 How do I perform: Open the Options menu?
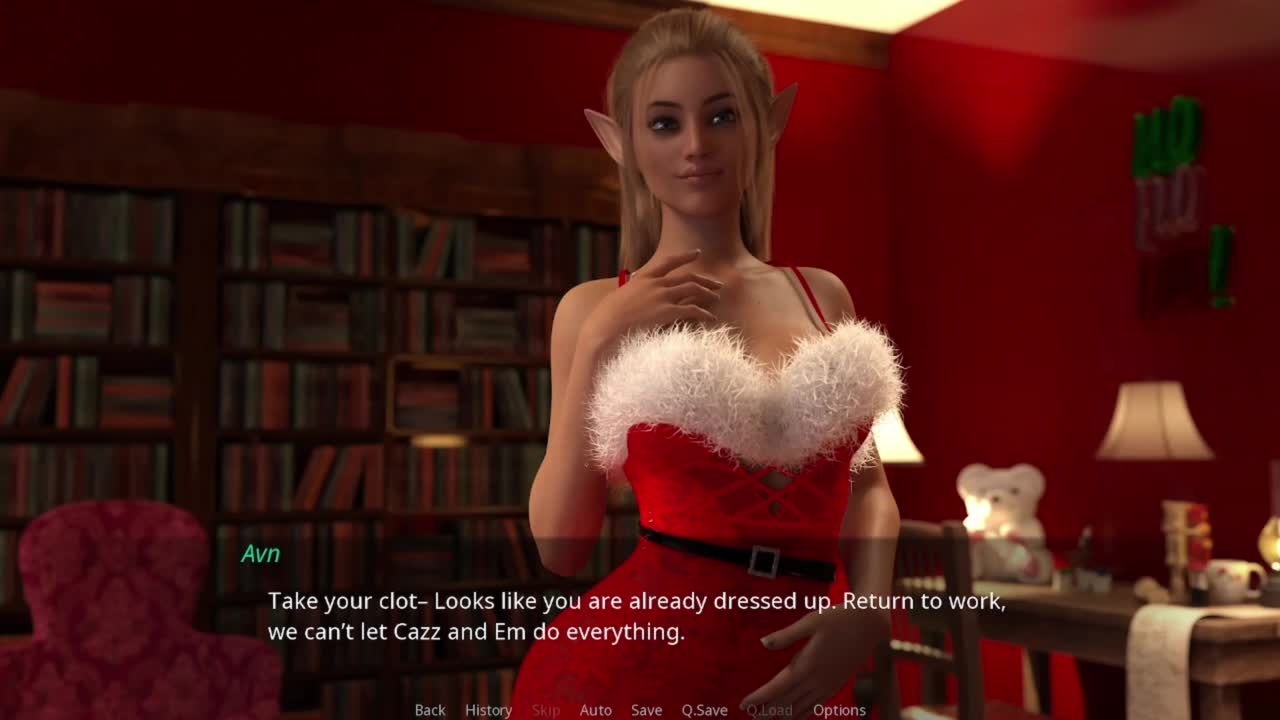(x=839, y=710)
